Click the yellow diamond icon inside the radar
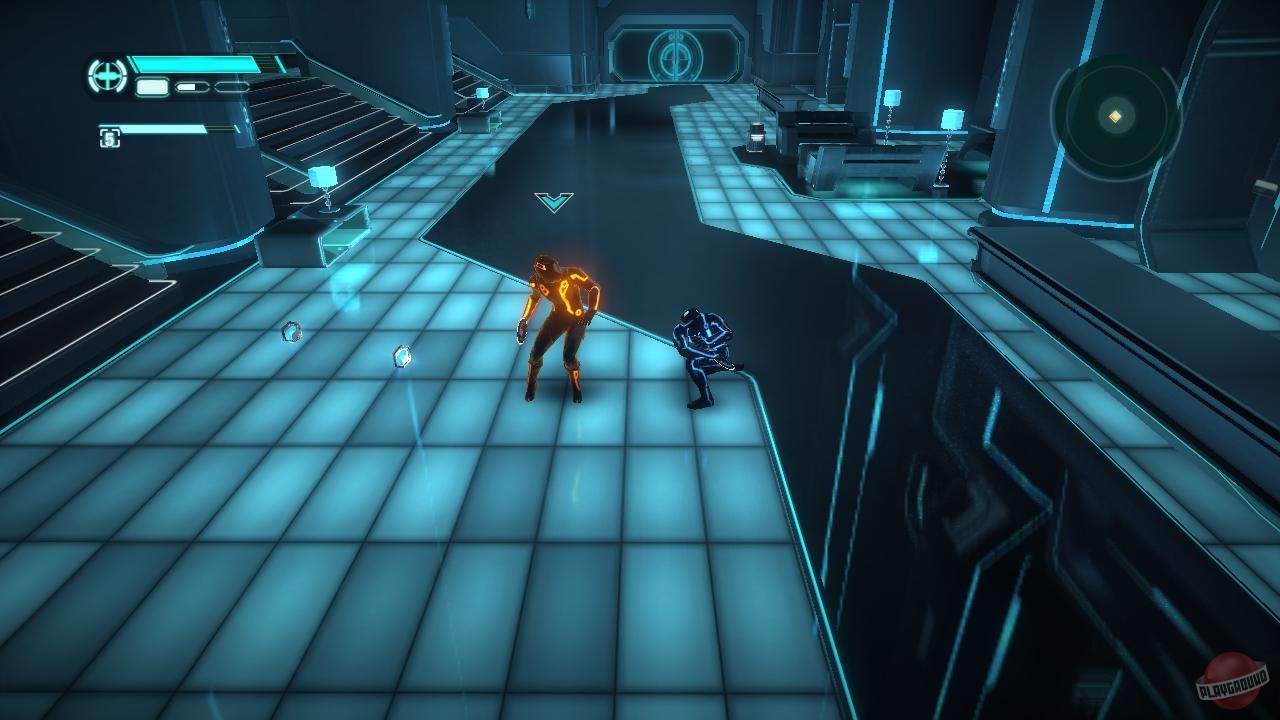The width and height of the screenshot is (1280, 720). (x=1115, y=116)
